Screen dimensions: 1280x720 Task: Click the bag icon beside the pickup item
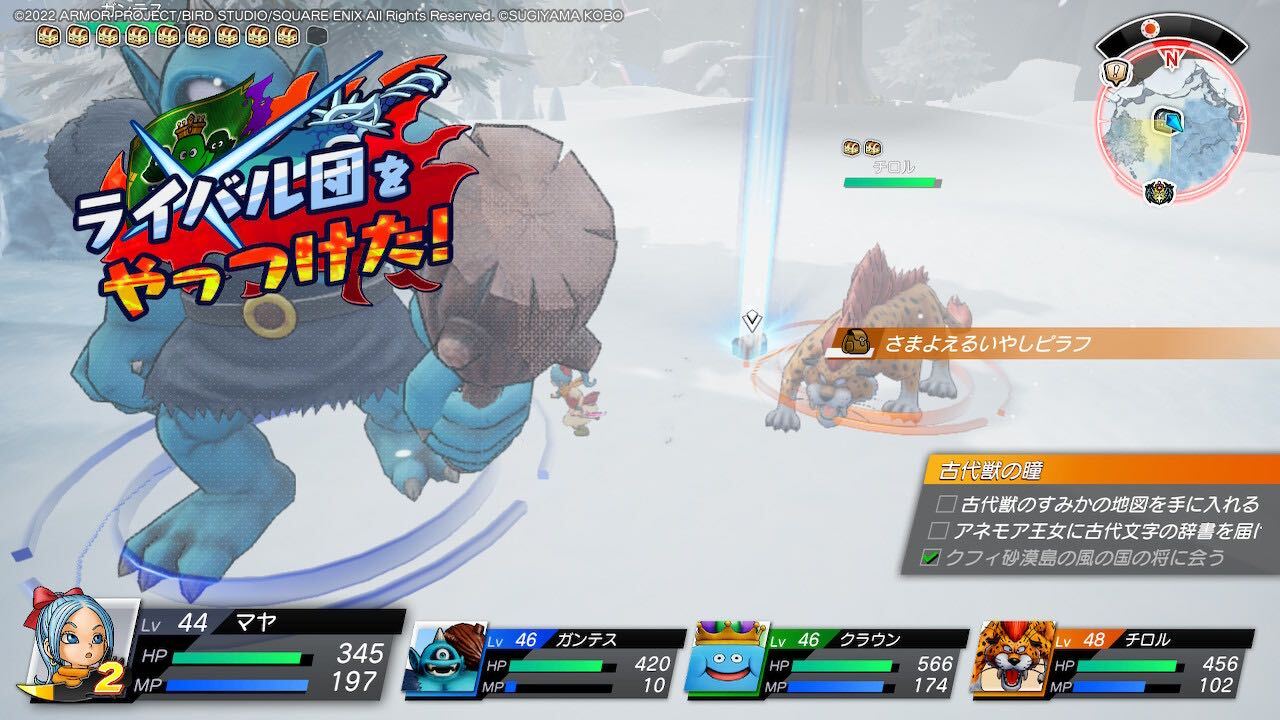pos(855,343)
